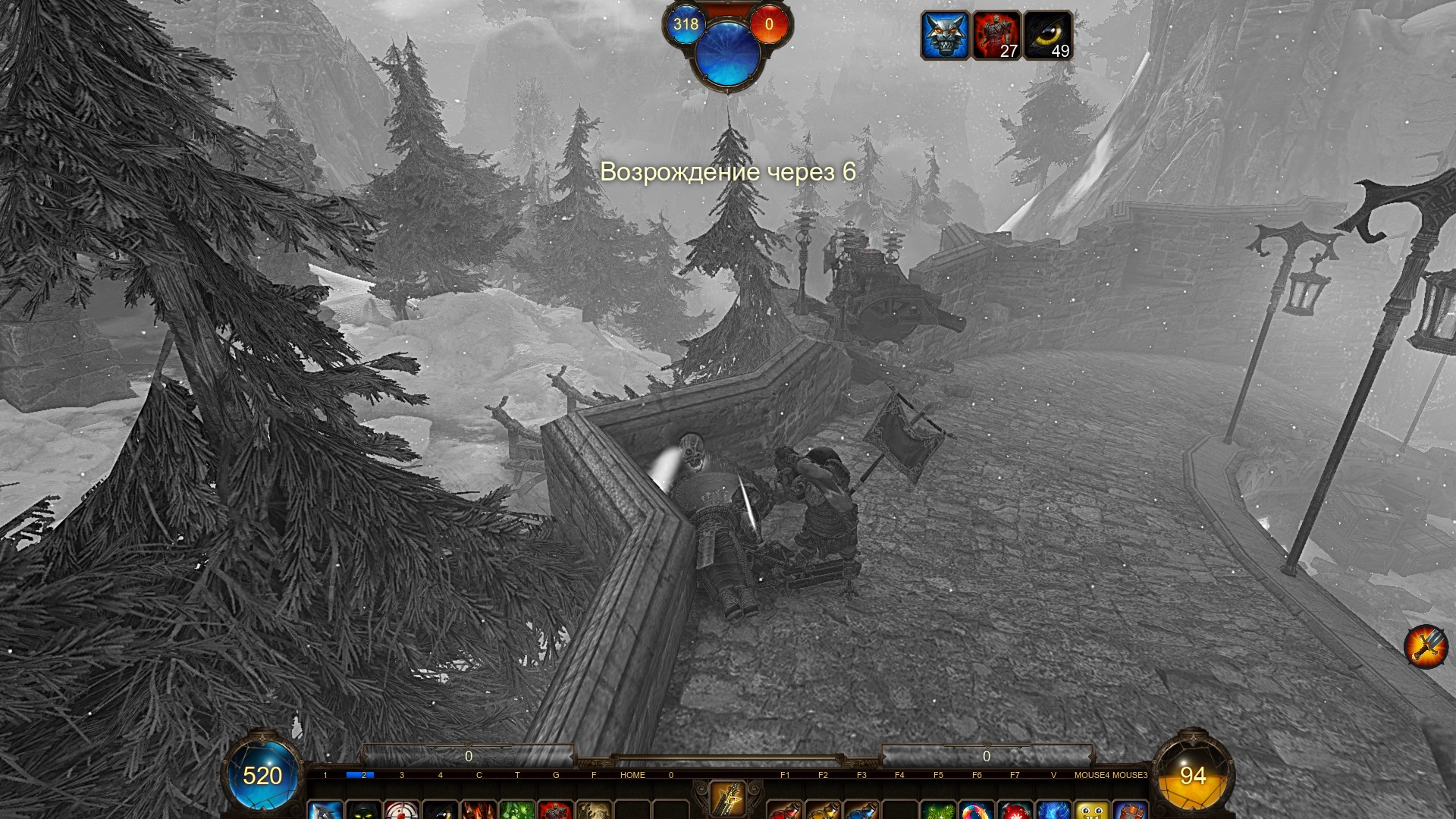Drink the yellow potion on F2
The height and width of the screenshot is (819, 1456).
824,810
